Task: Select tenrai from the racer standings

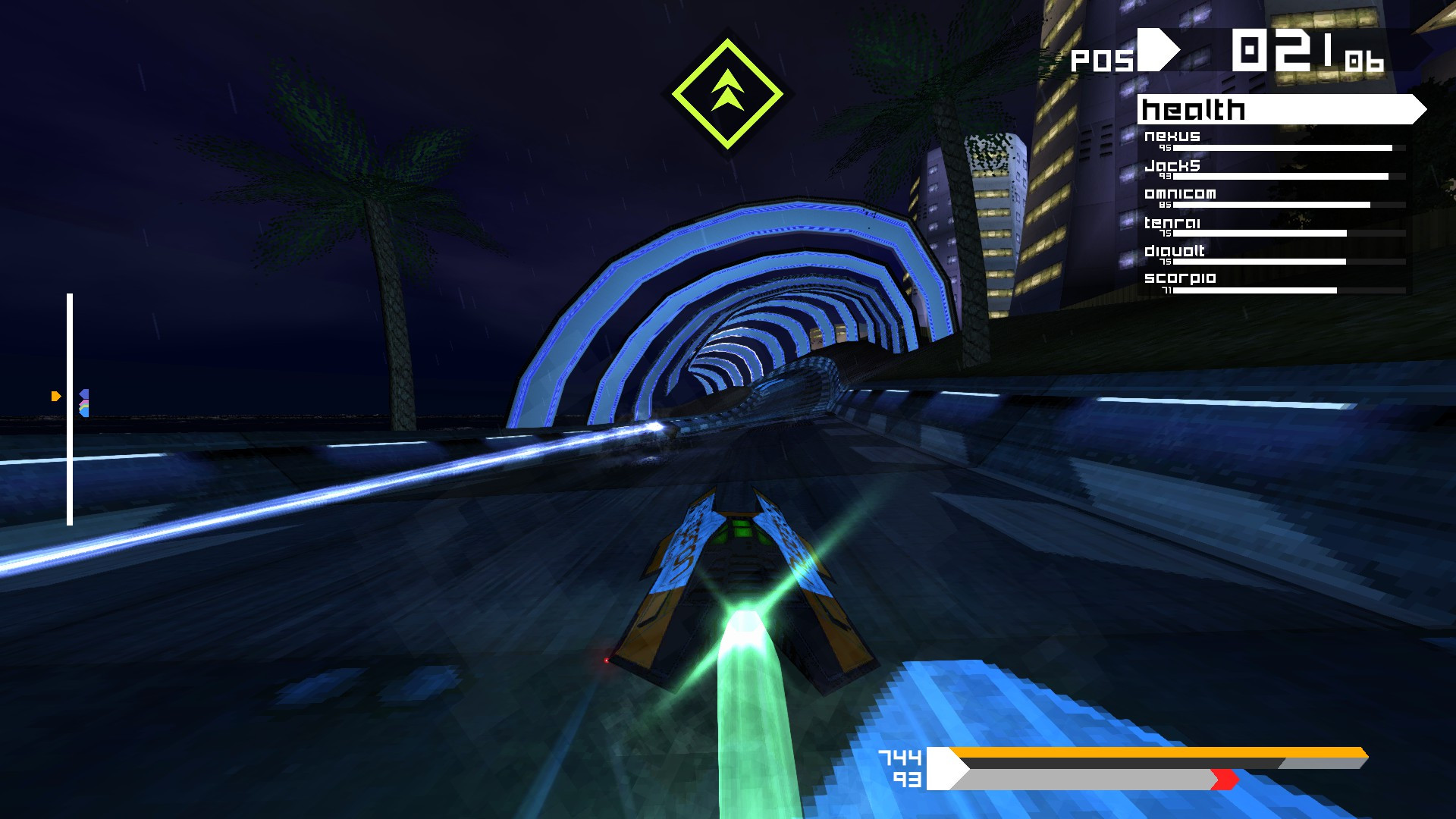Action: tap(1174, 222)
